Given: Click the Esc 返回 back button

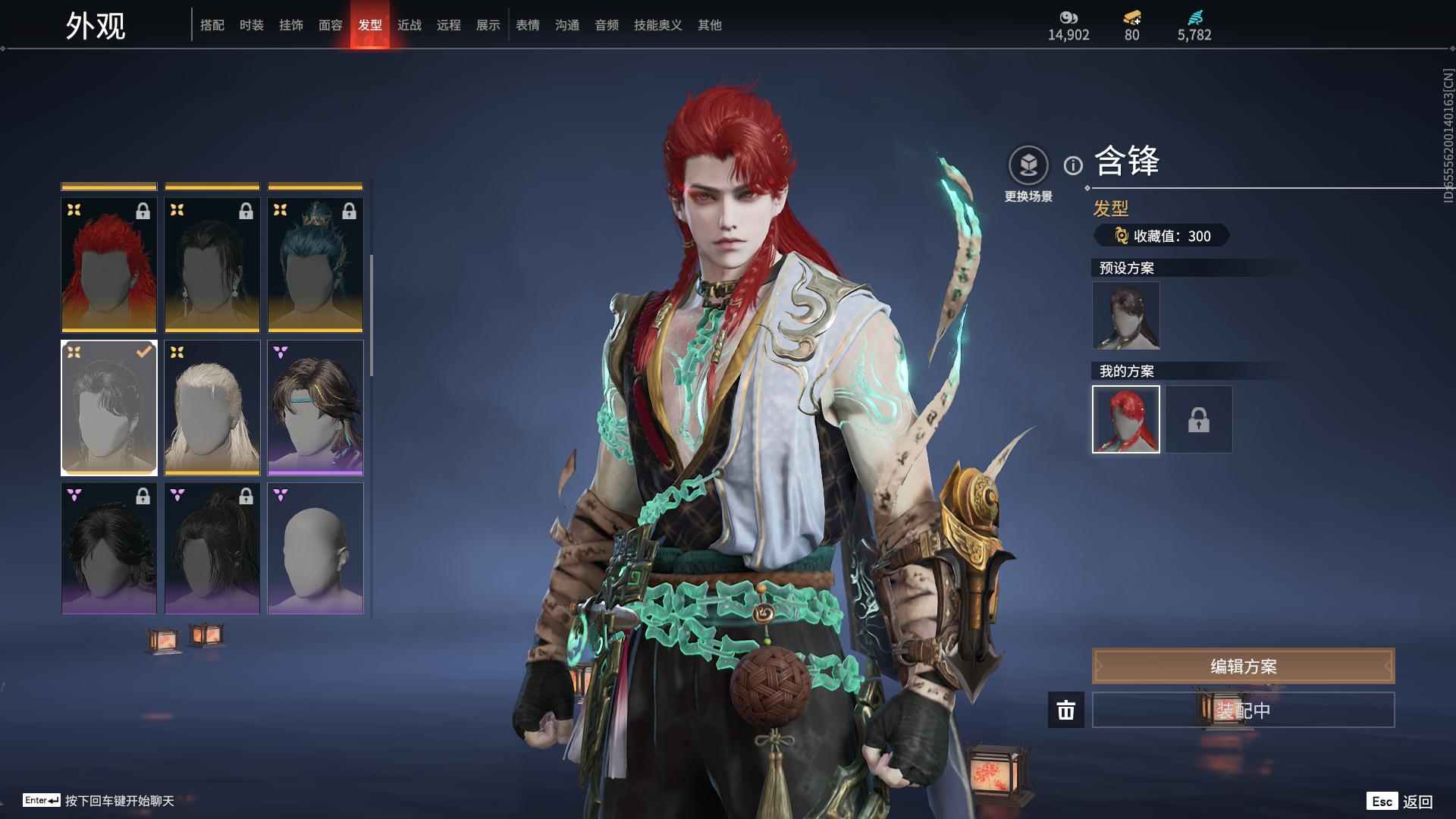Looking at the screenshot, I should [x=1400, y=801].
